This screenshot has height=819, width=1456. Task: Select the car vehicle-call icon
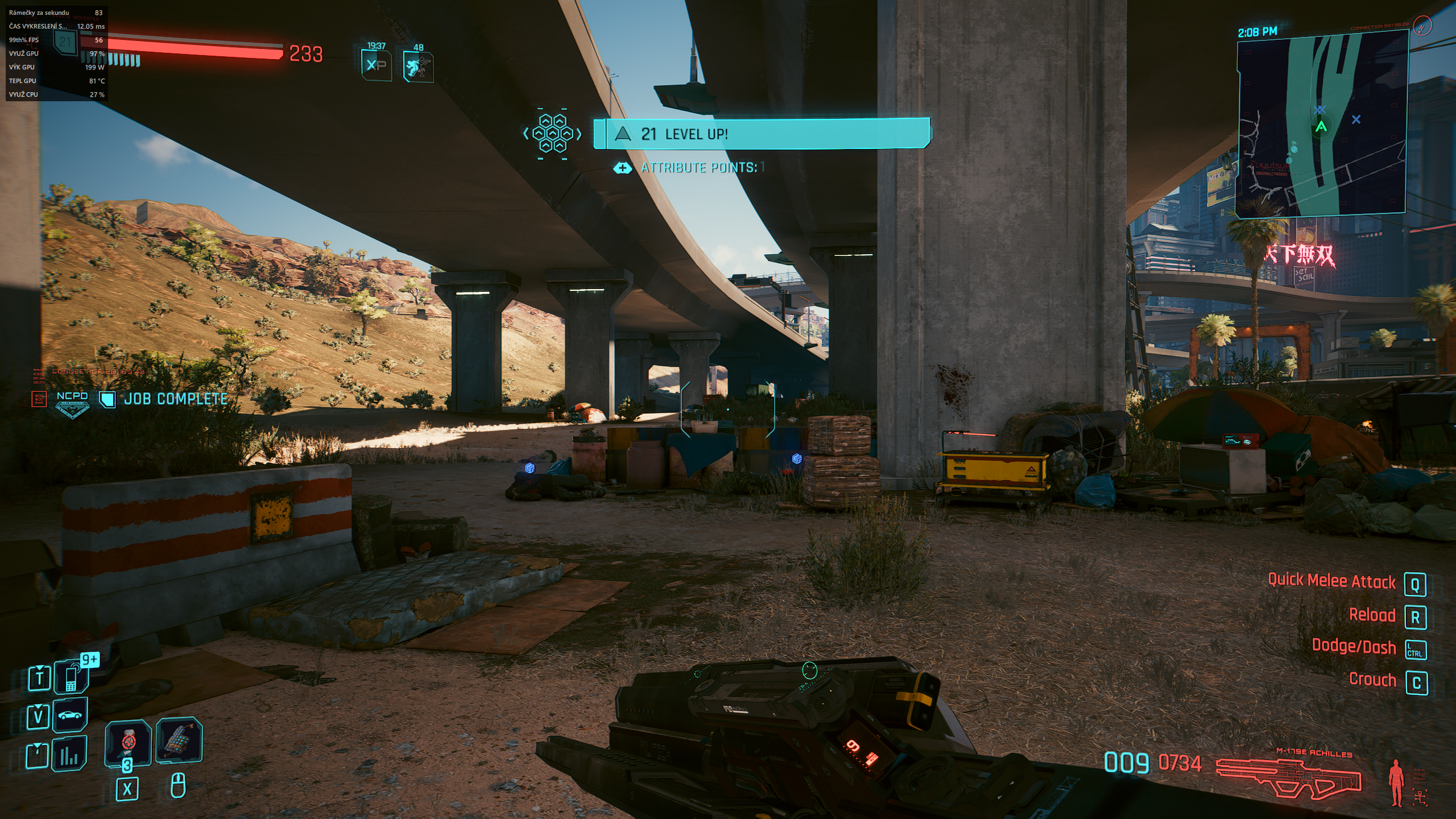tap(70, 715)
